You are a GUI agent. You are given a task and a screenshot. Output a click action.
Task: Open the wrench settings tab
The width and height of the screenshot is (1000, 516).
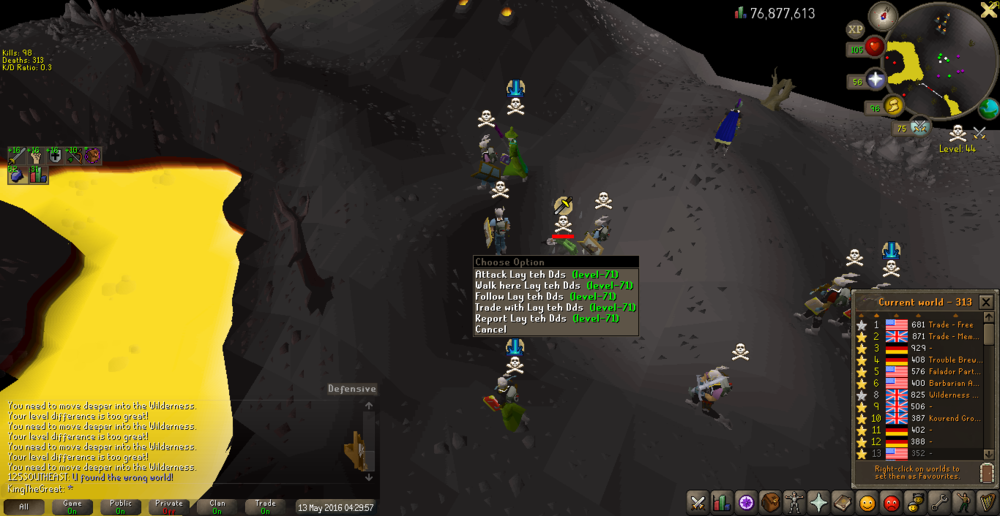(x=939, y=502)
